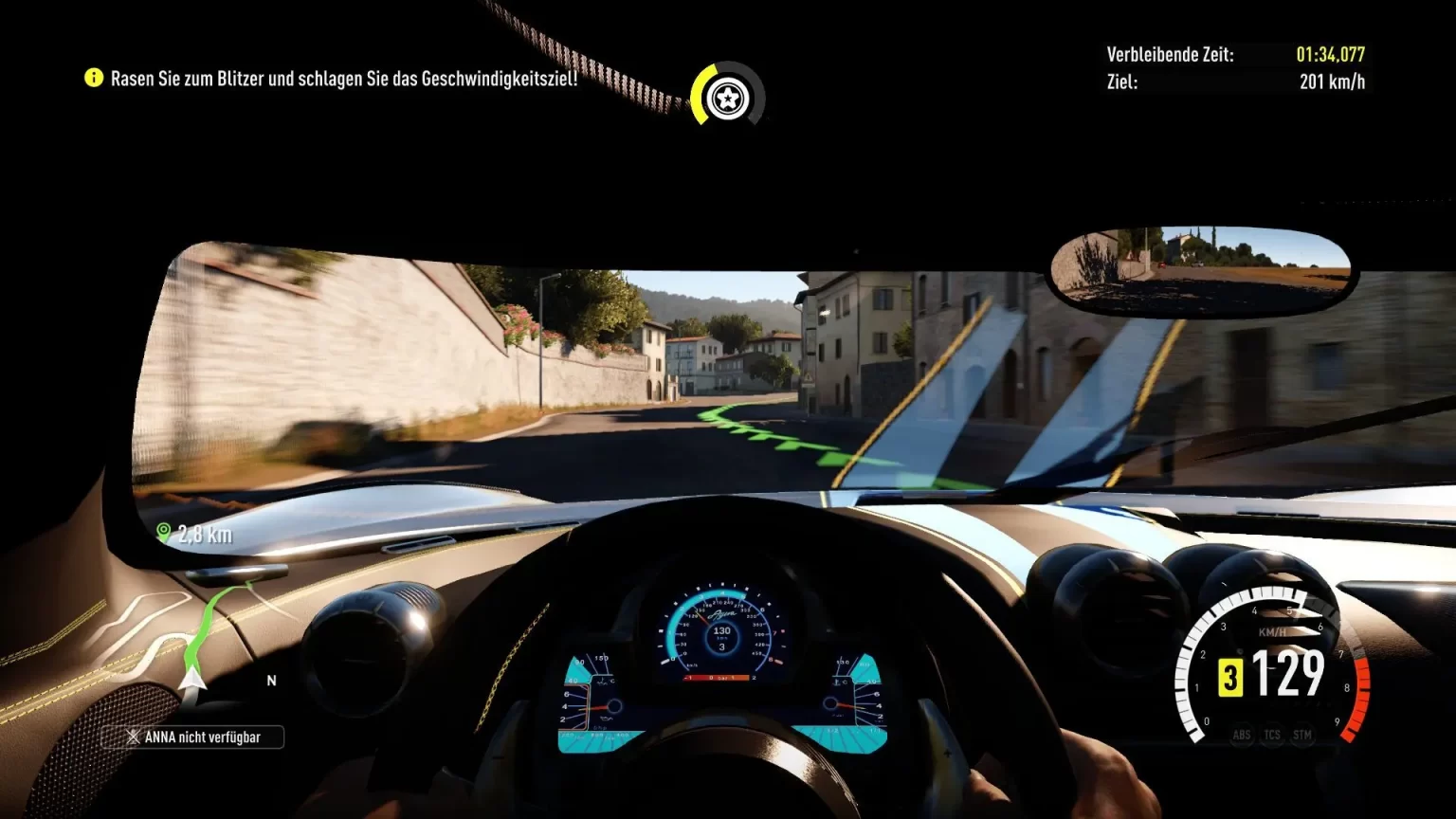Select the ANNA nicht verfügbar label
This screenshot has width=1456, height=819.
[192, 737]
